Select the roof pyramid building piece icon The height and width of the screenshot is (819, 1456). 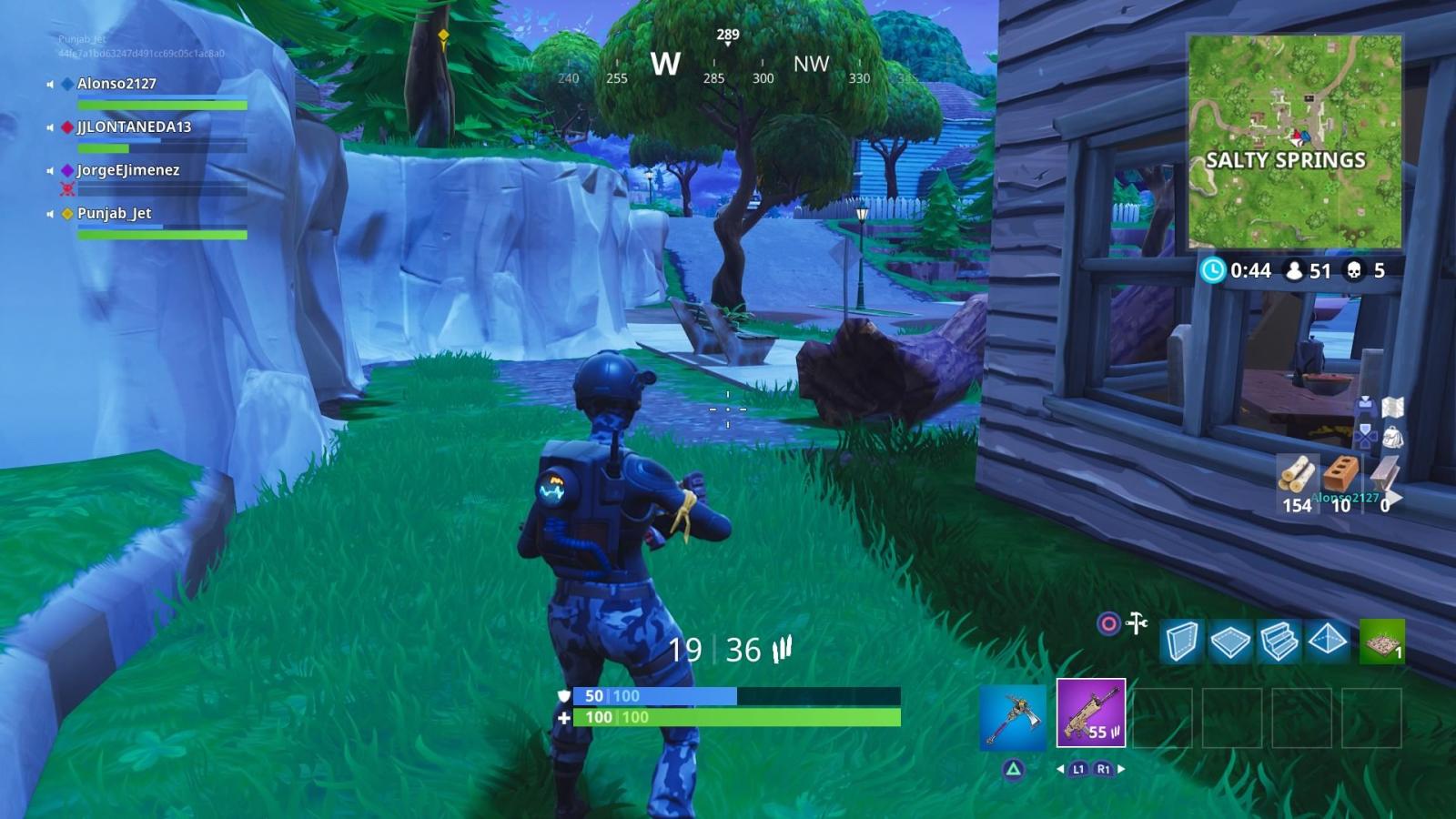1327,640
